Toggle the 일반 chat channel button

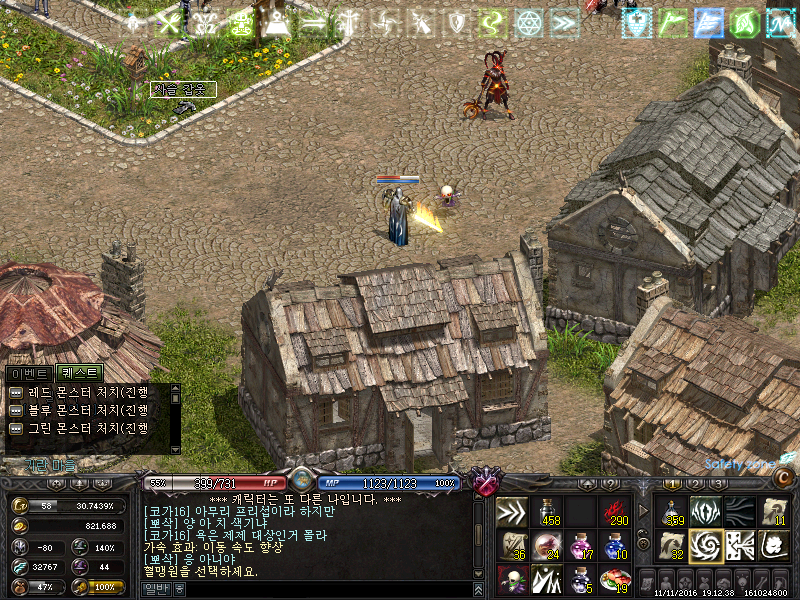point(157,590)
